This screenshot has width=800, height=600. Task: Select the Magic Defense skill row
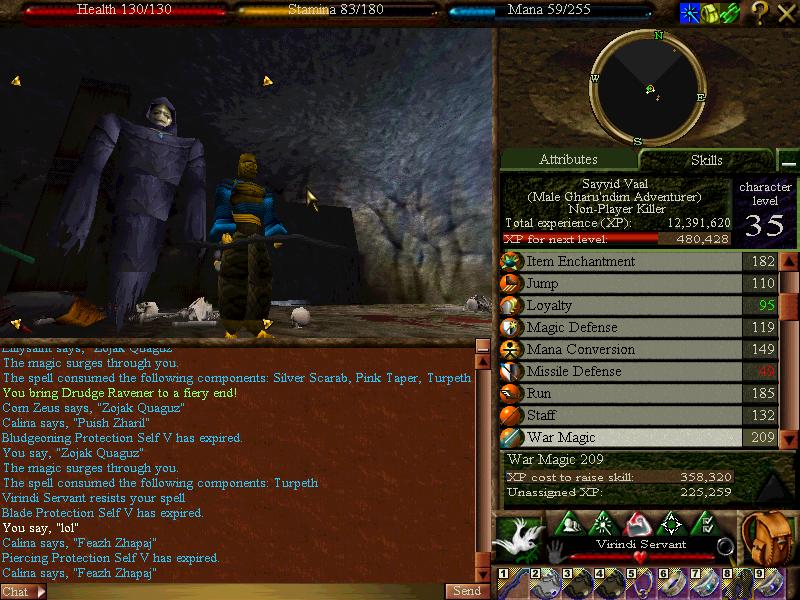click(620, 328)
